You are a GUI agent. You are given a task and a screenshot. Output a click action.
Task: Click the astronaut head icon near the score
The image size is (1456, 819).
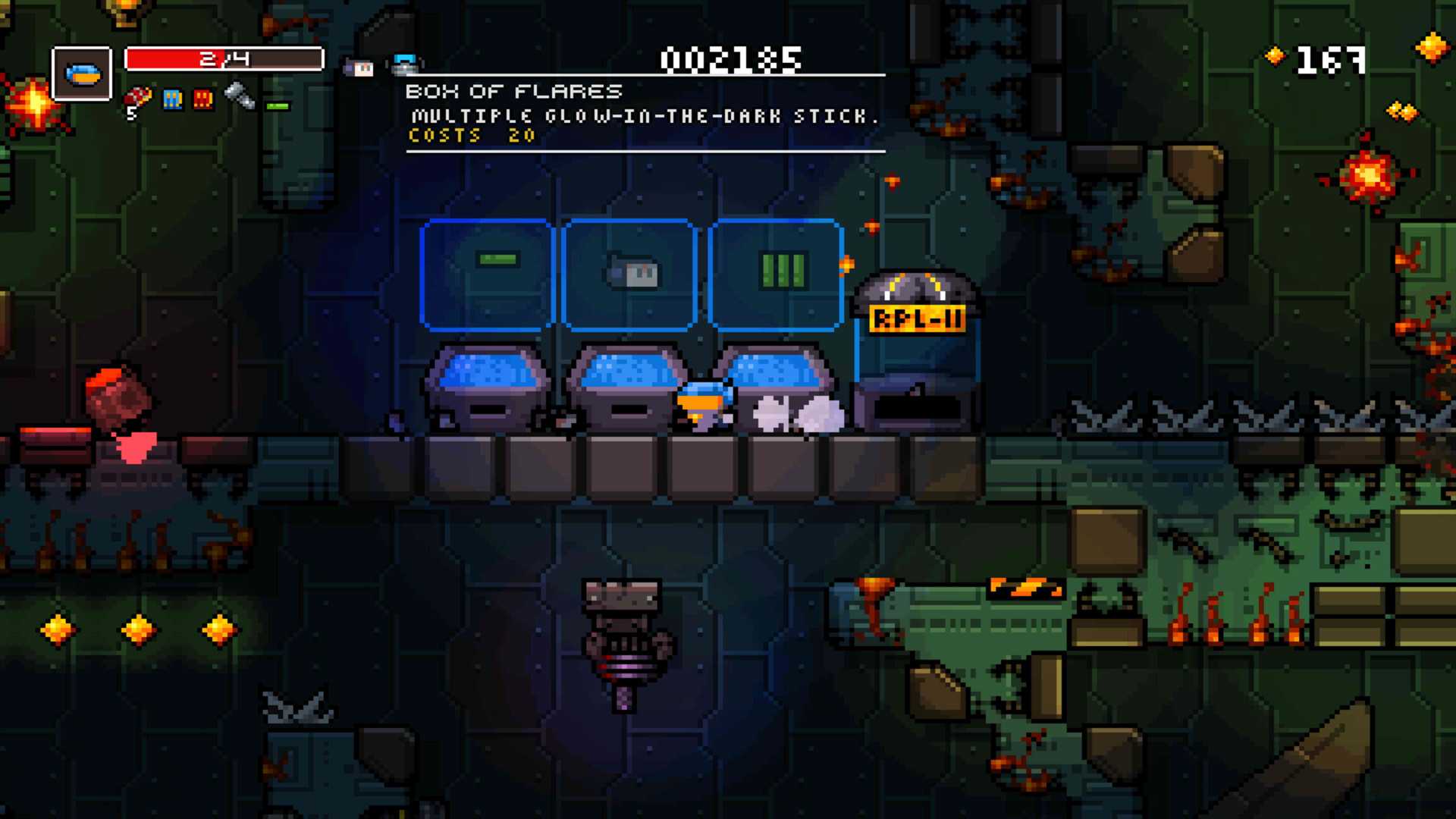click(359, 67)
